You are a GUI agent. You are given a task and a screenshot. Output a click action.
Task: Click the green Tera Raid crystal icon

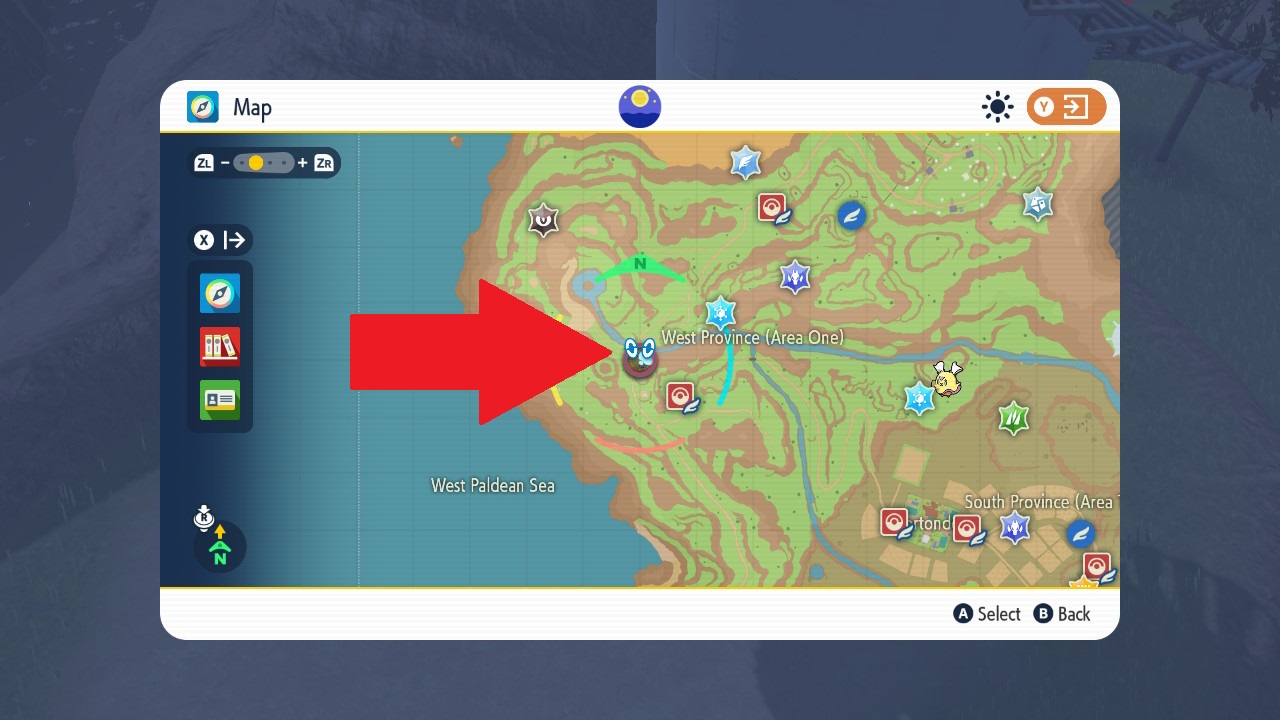(1012, 419)
